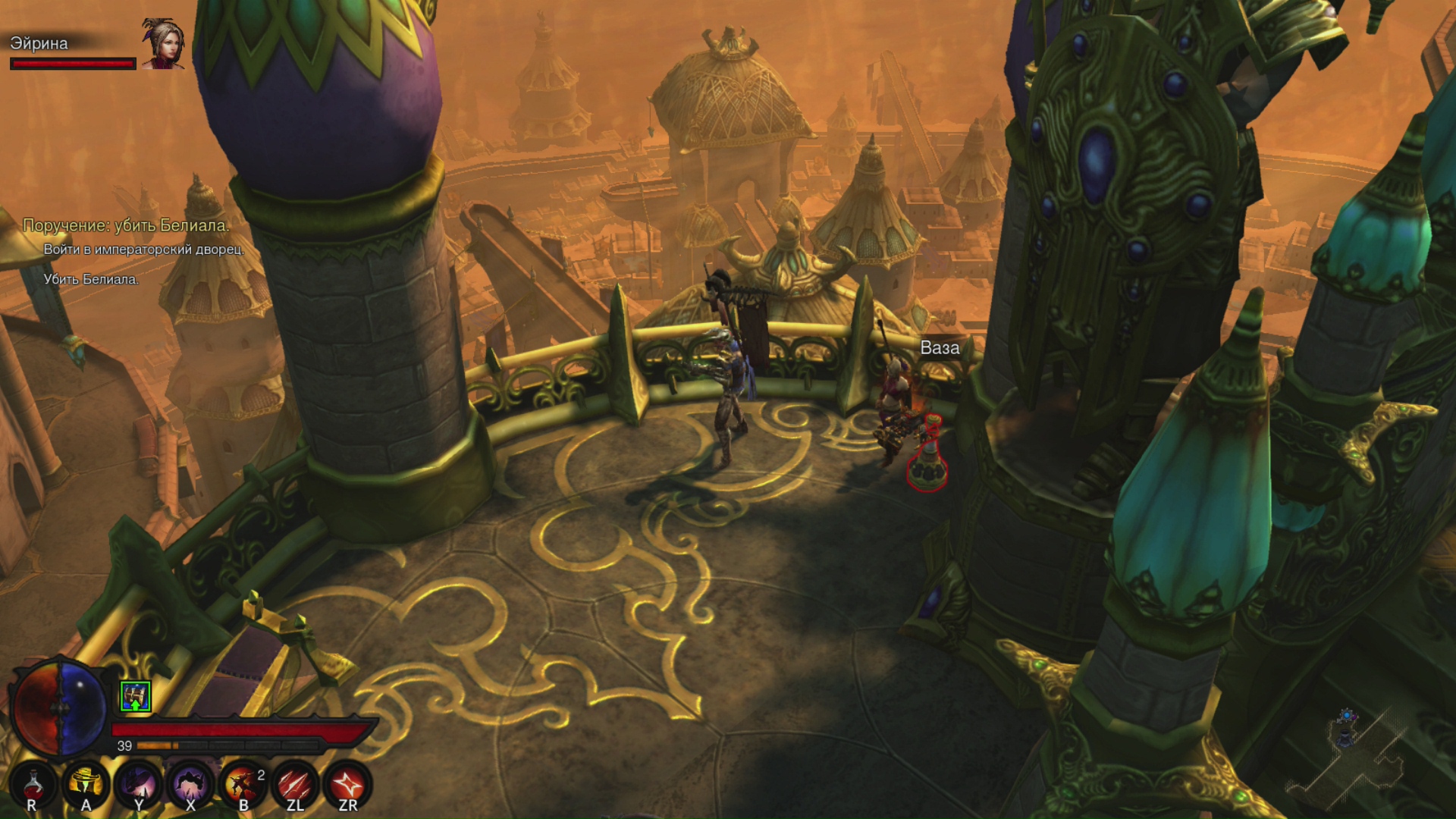Use the red health potion slot

33,783
